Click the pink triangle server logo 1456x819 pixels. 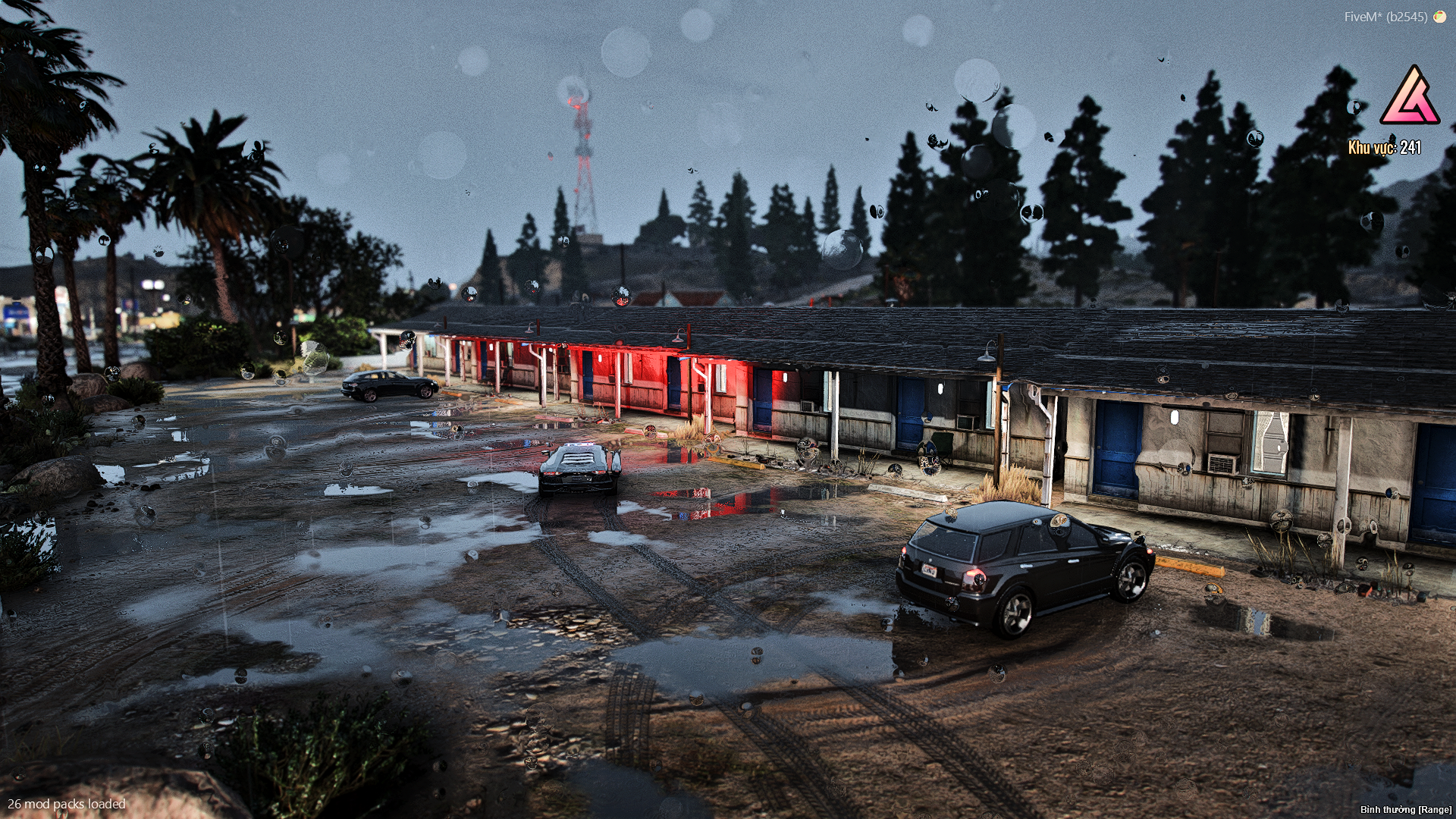1410,97
